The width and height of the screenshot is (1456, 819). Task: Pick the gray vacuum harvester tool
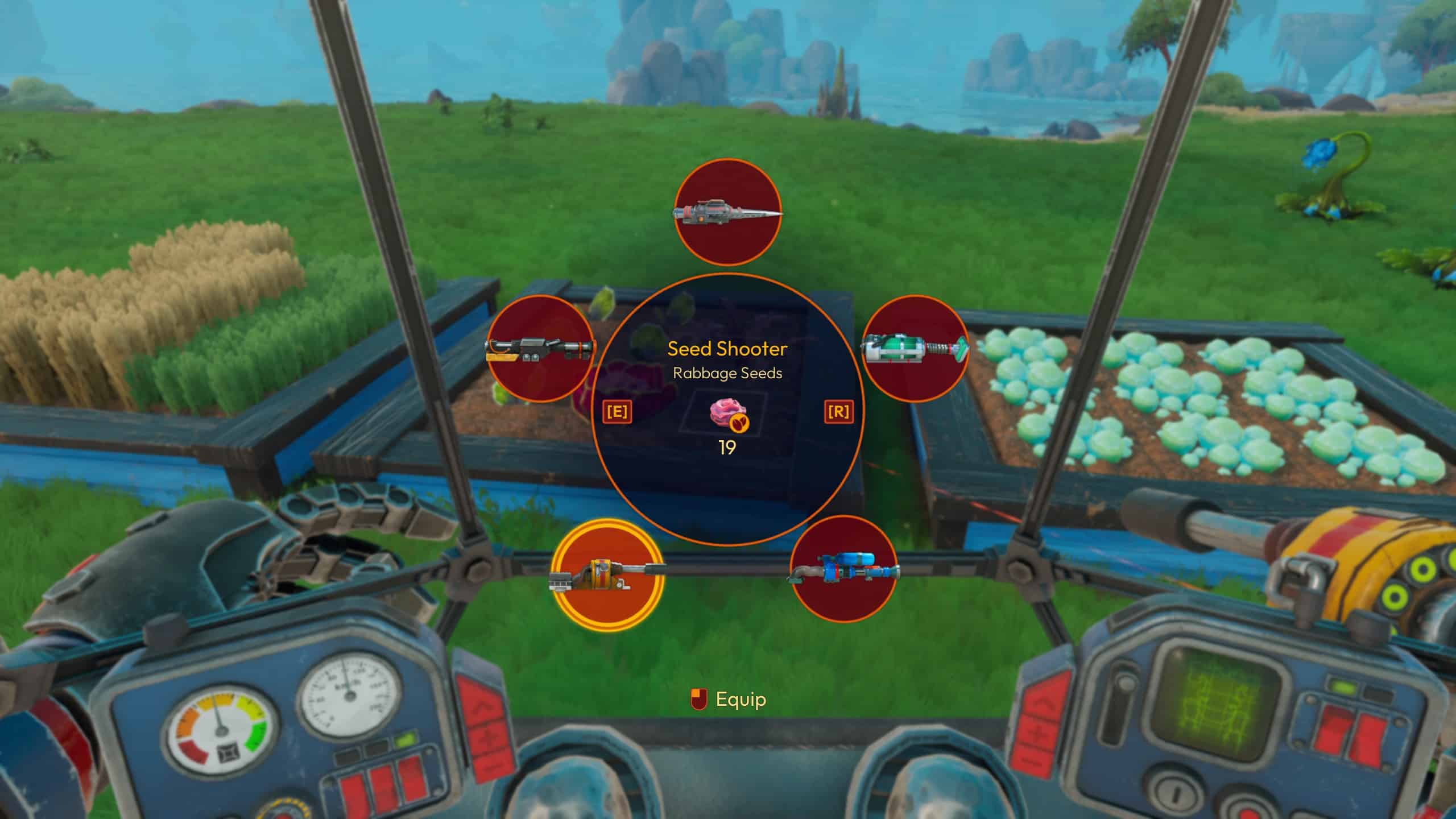541,349
